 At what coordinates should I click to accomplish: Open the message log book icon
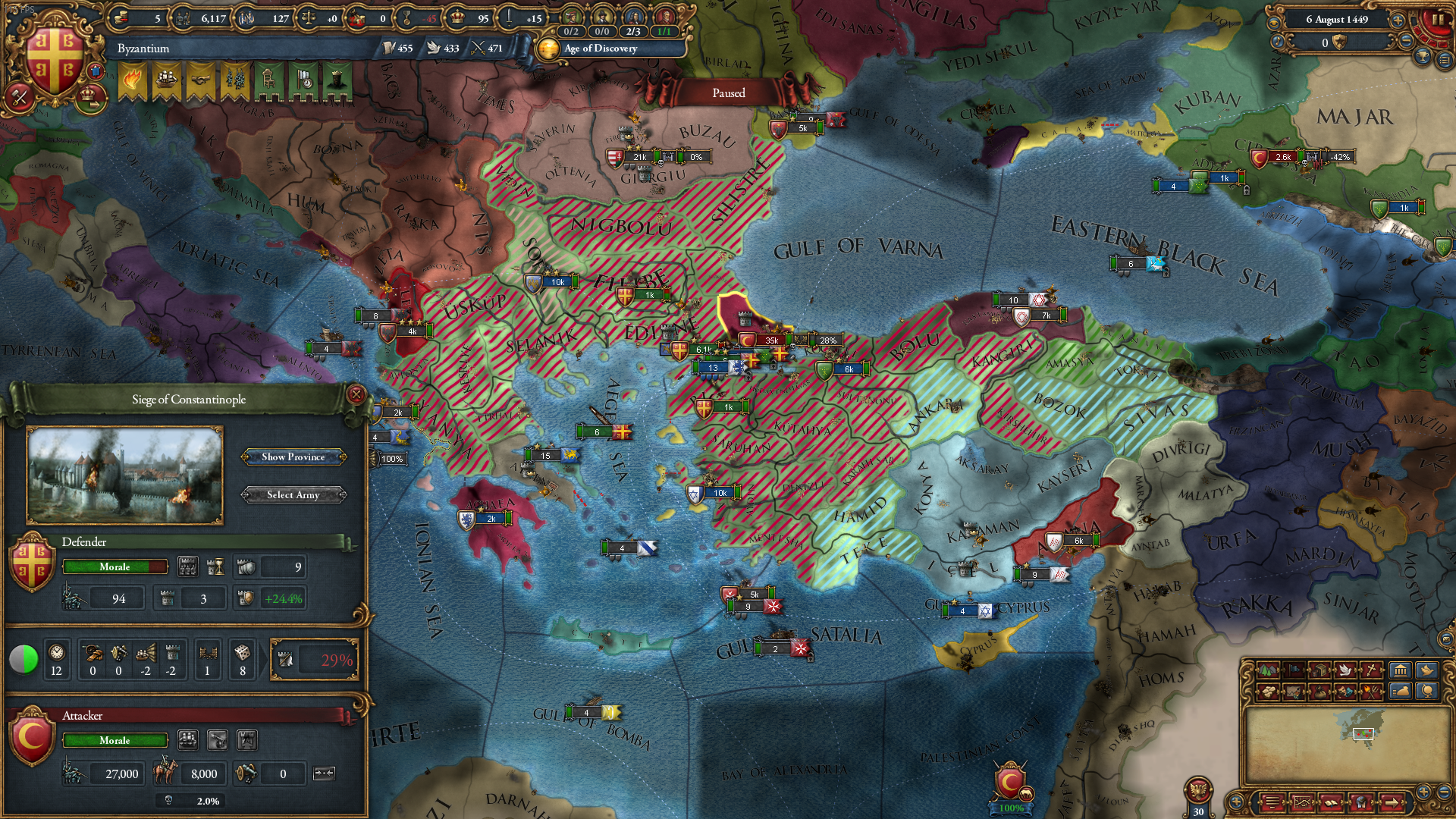click(x=1331, y=802)
